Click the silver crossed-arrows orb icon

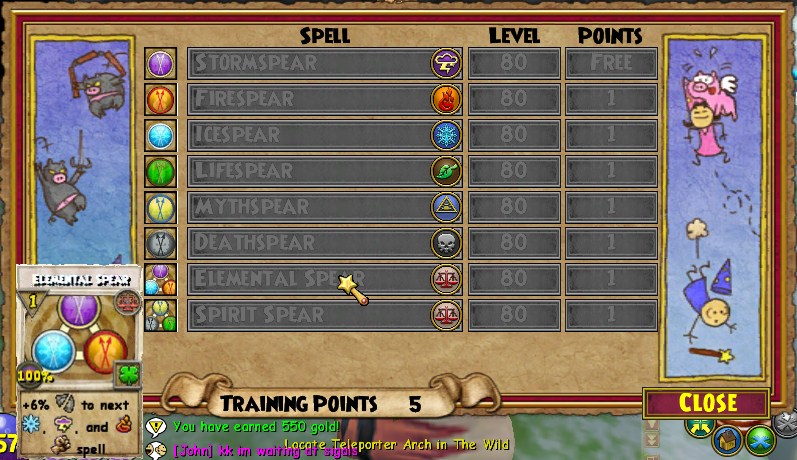(785, 424)
